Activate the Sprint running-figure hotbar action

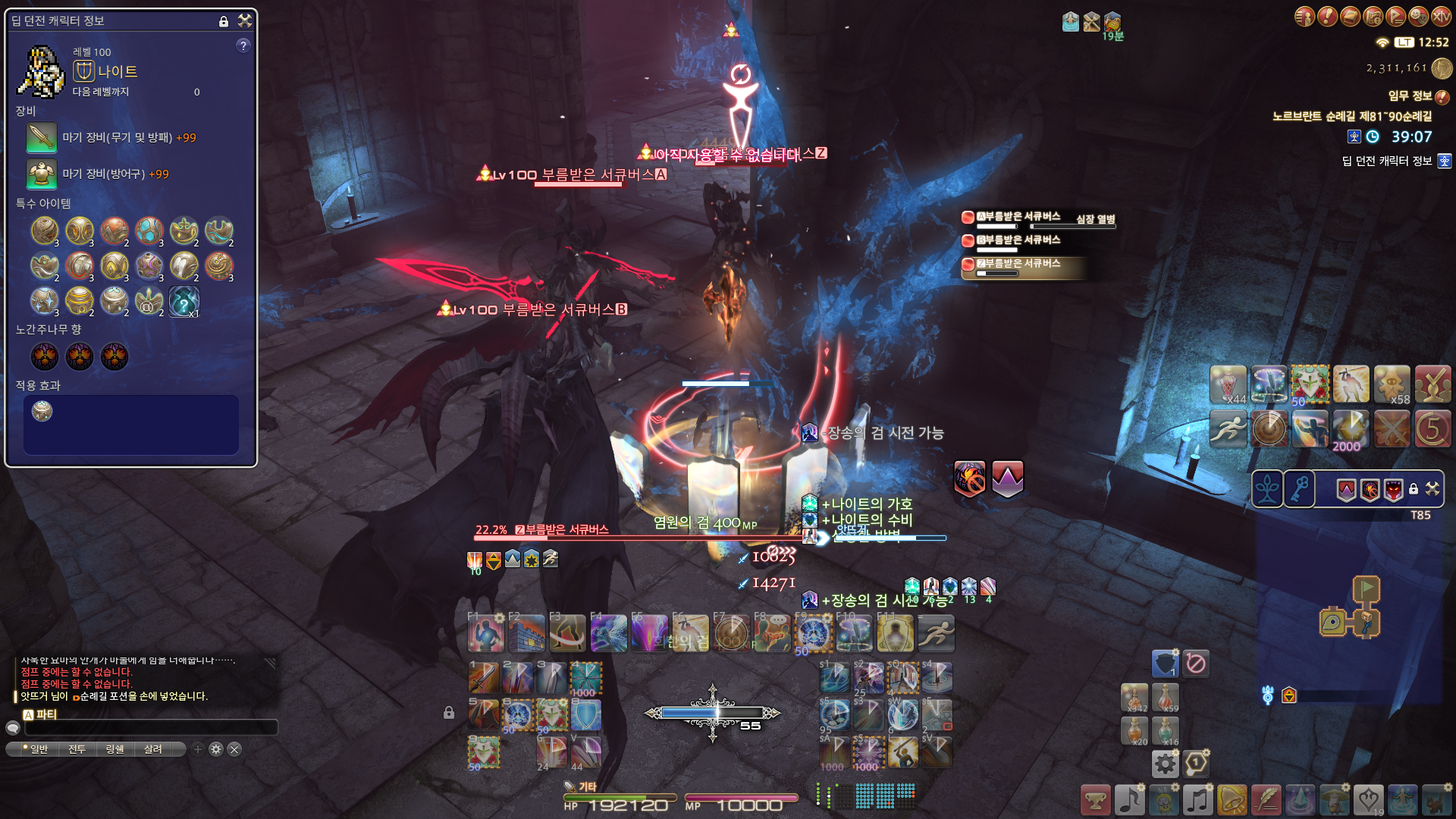(936, 634)
